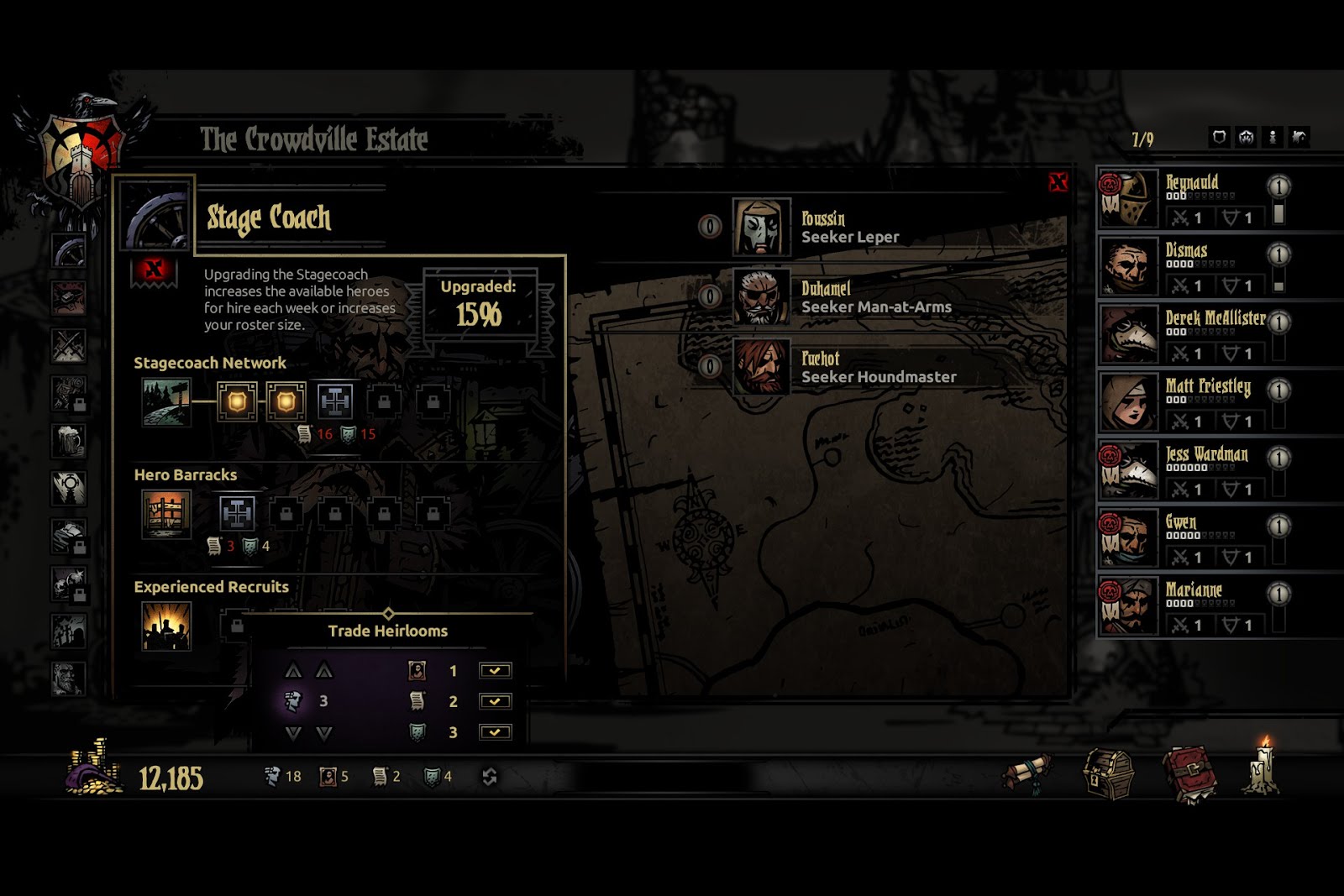Click the candle icon in bottom bar
Image resolution: width=1344 pixels, height=896 pixels.
click(1263, 768)
